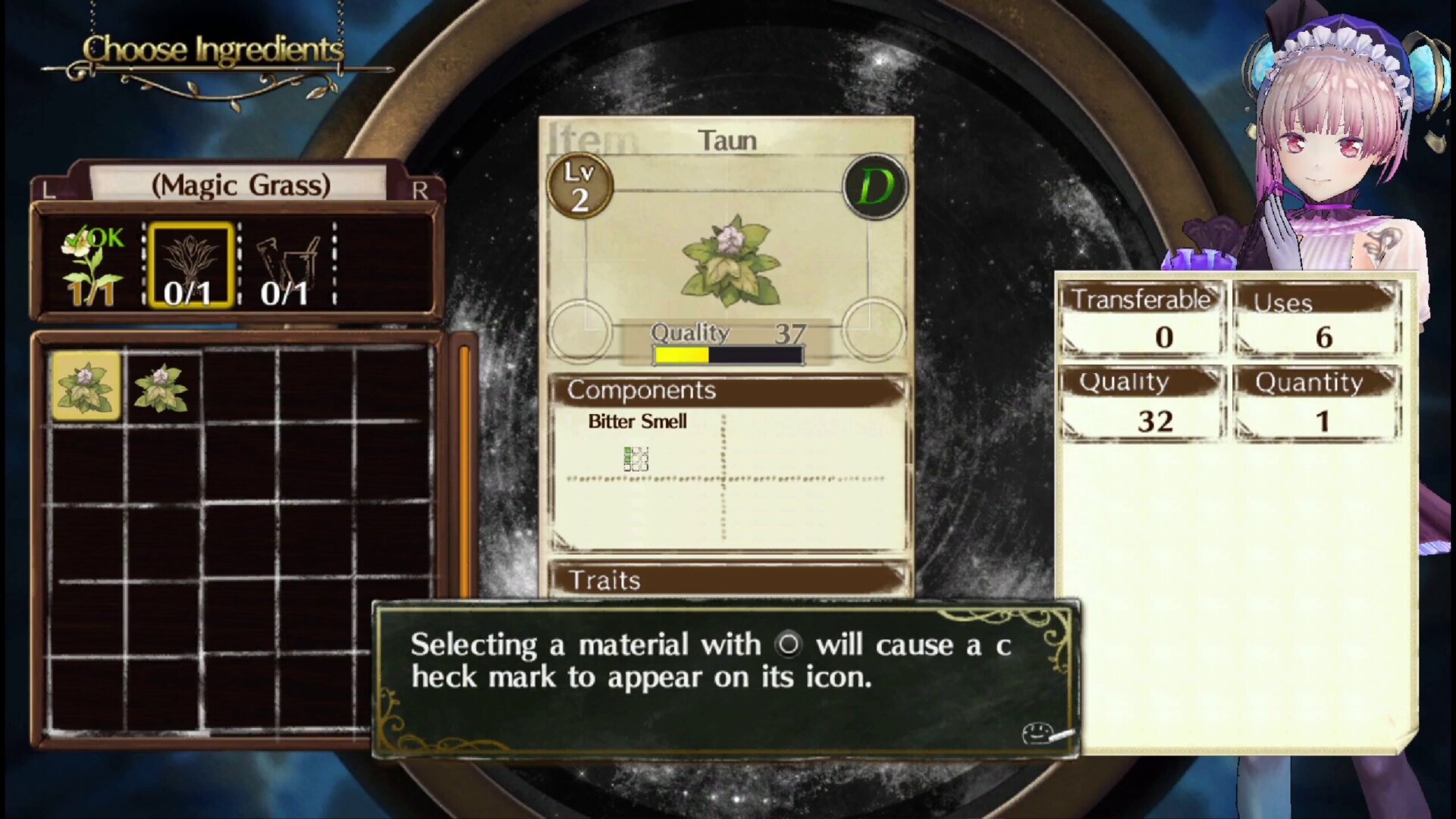This screenshot has width=1456, height=819.
Task: Open the Traits section header
Action: pos(728,580)
